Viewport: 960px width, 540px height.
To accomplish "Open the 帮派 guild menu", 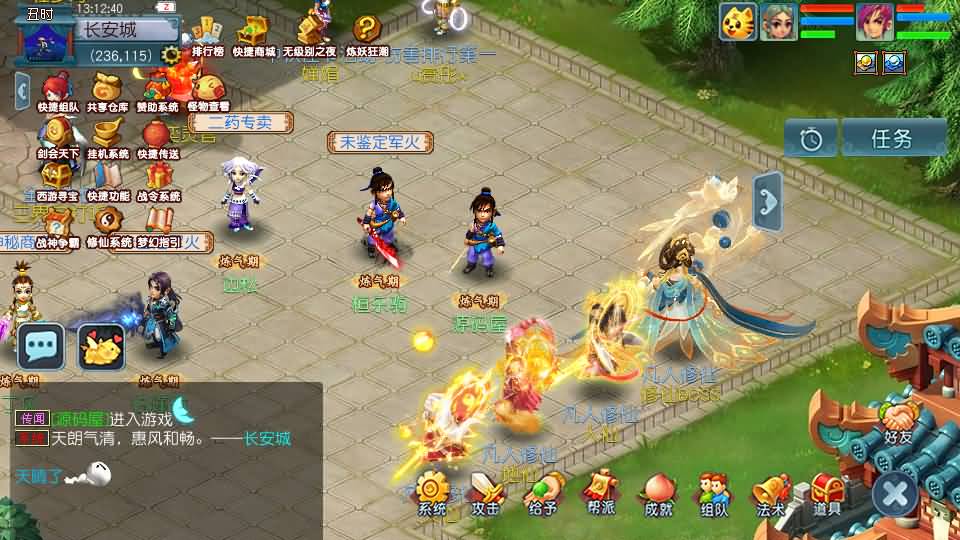I will click(601, 493).
